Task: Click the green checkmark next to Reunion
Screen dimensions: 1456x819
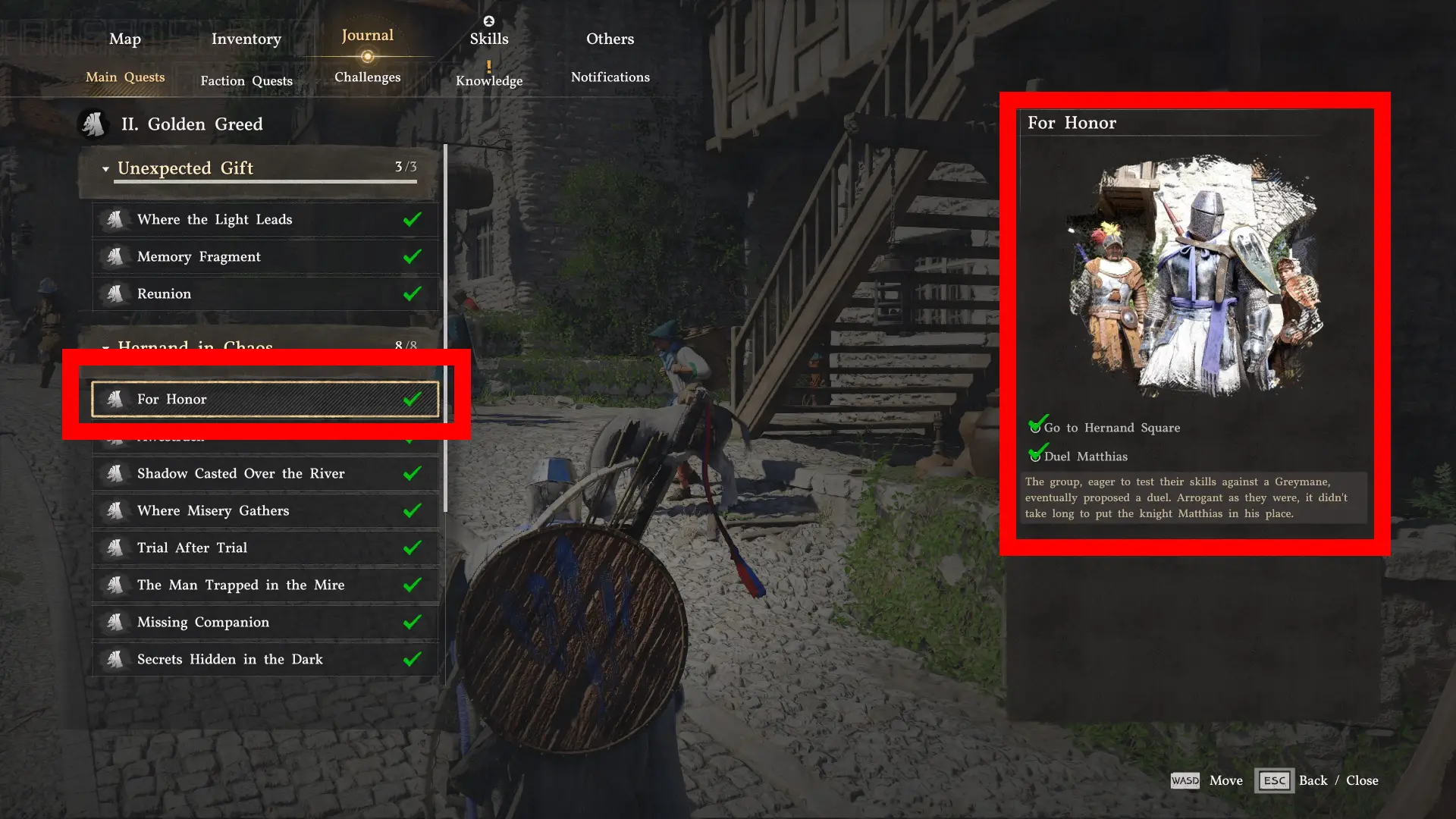Action: tap(413, 293)
